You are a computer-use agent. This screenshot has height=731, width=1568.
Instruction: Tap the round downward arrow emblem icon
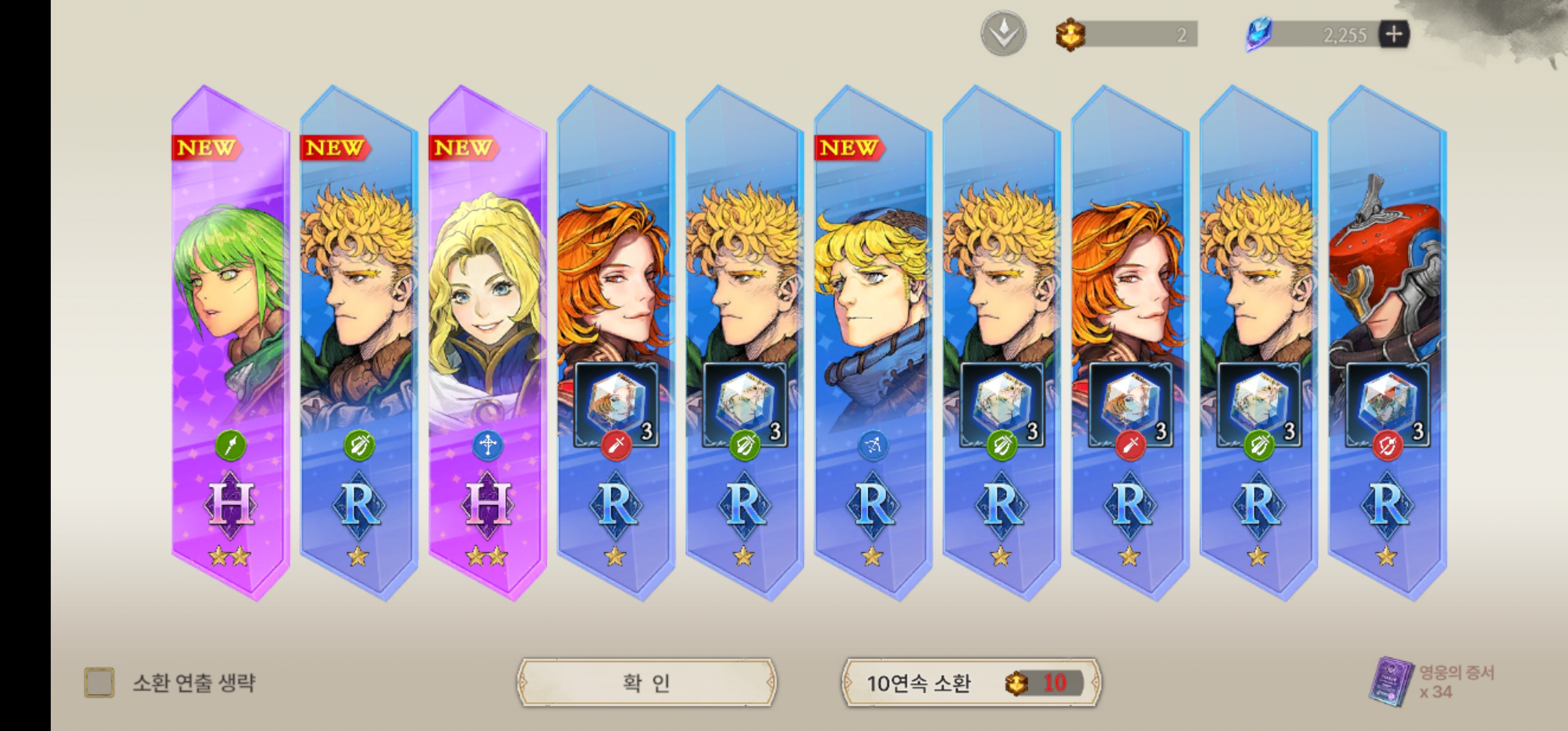click(x=1003, y=34)
